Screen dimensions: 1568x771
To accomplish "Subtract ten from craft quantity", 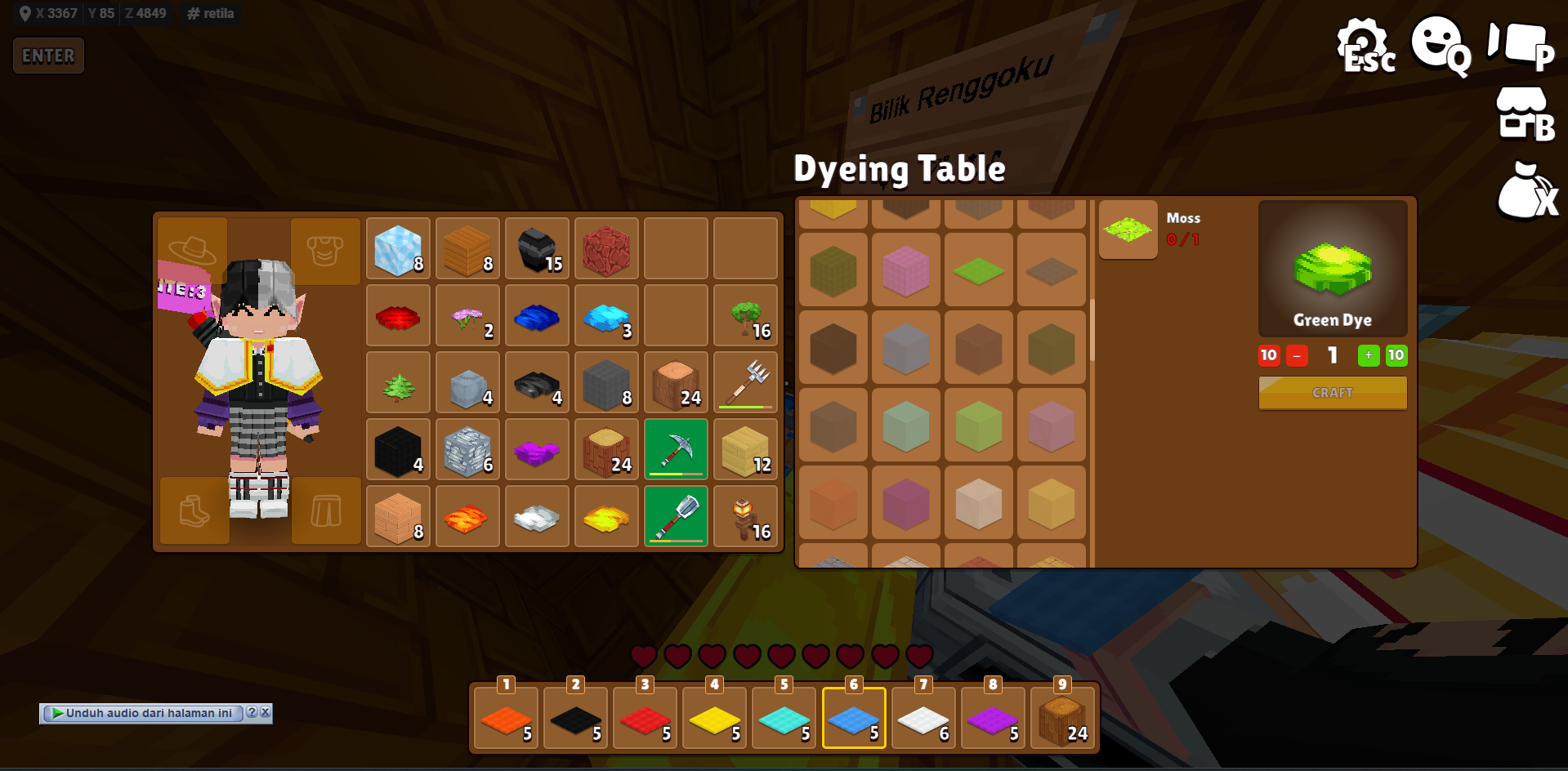I will click(1269, 355).
